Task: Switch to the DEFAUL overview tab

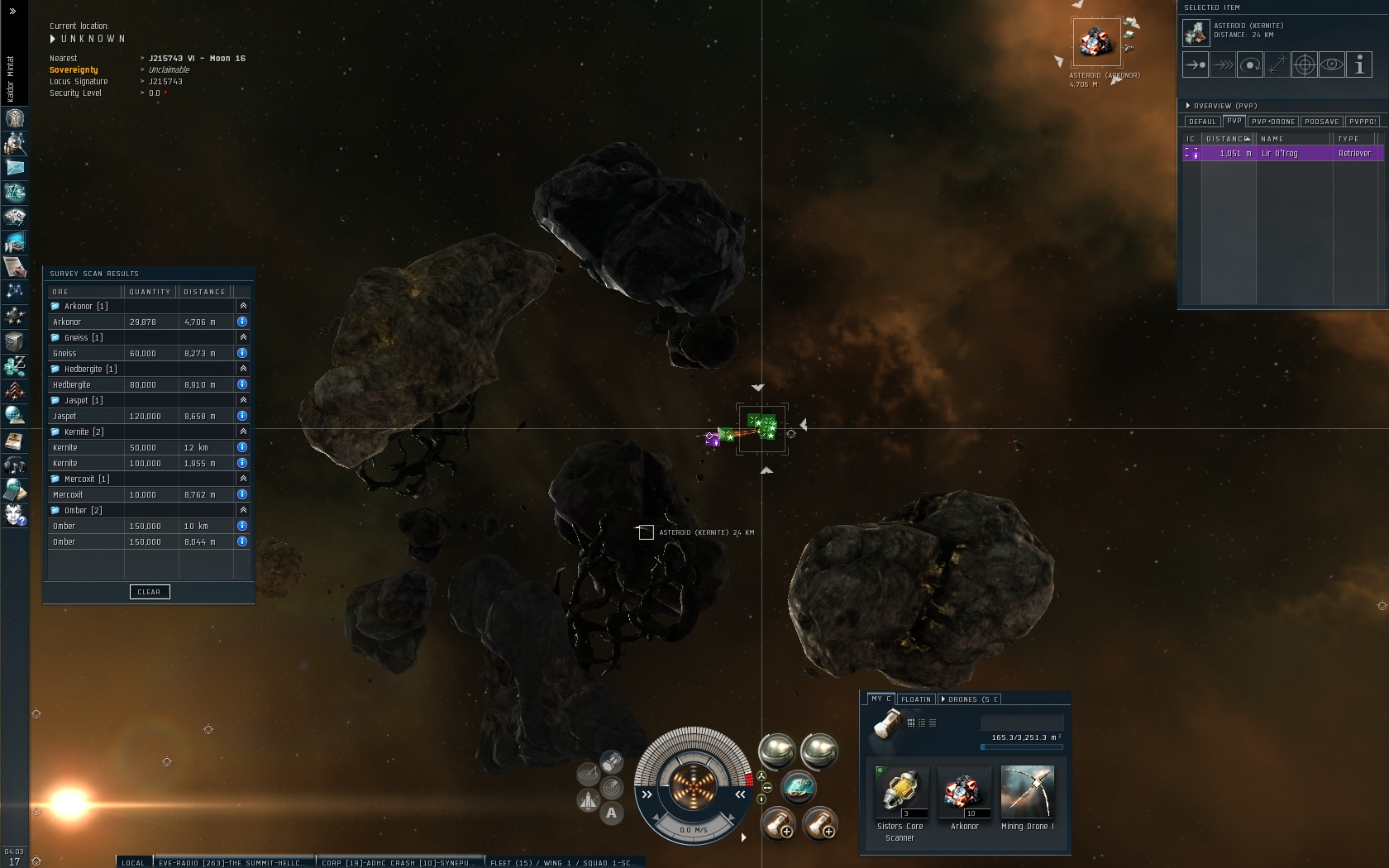Action: (x=1202, y=122)
